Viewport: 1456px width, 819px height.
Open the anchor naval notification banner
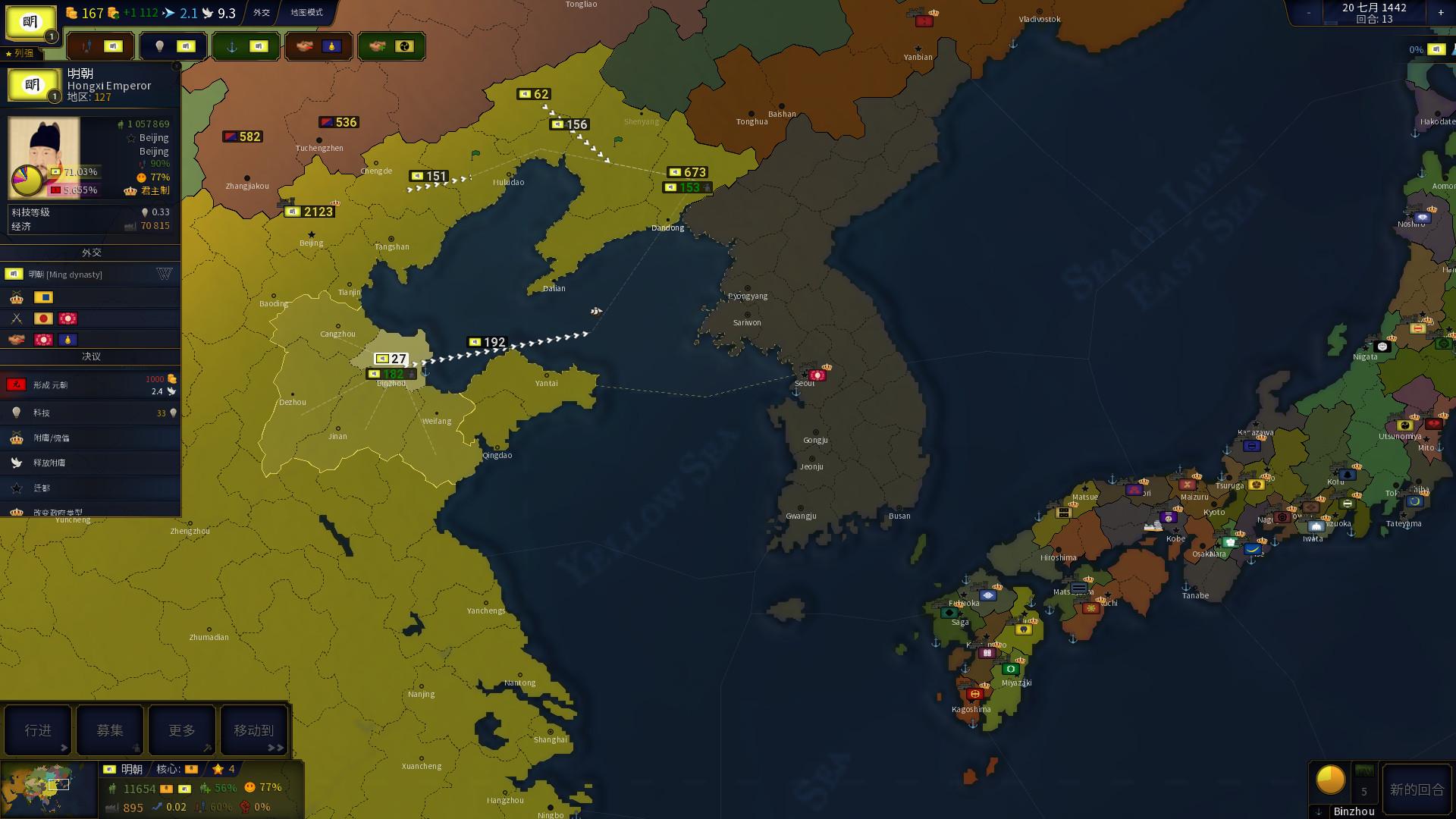pos(246,45)
